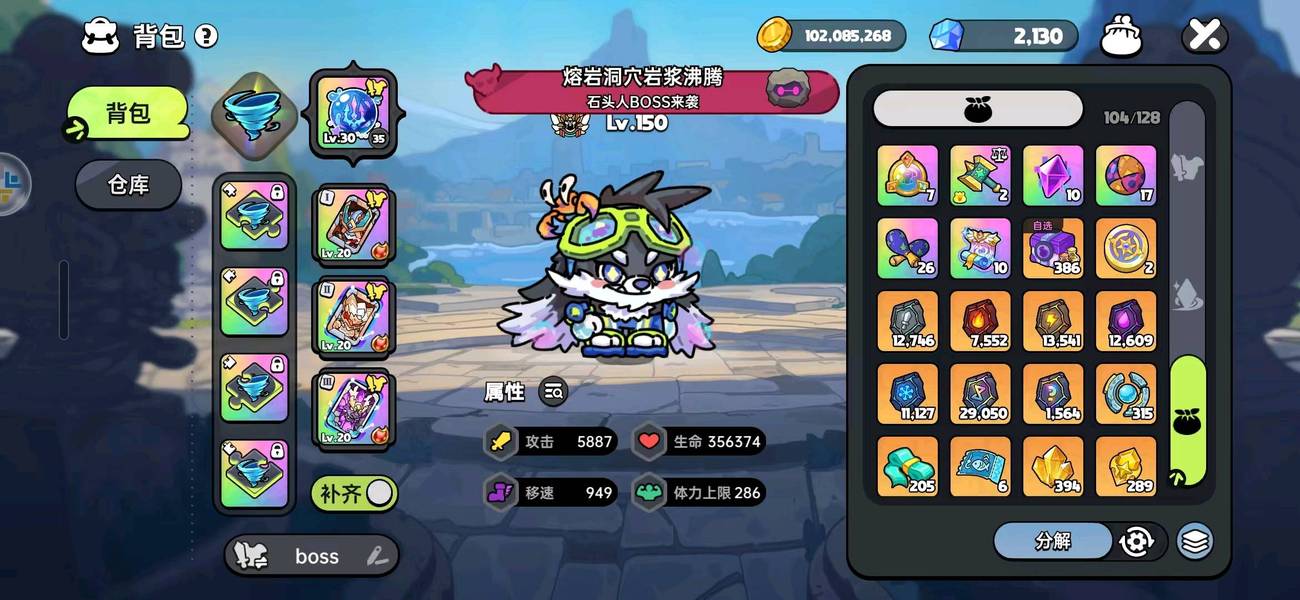Choose the 自选 purple chest with 386
This screenshot has height=600, width=1300.
(1053, 249)
